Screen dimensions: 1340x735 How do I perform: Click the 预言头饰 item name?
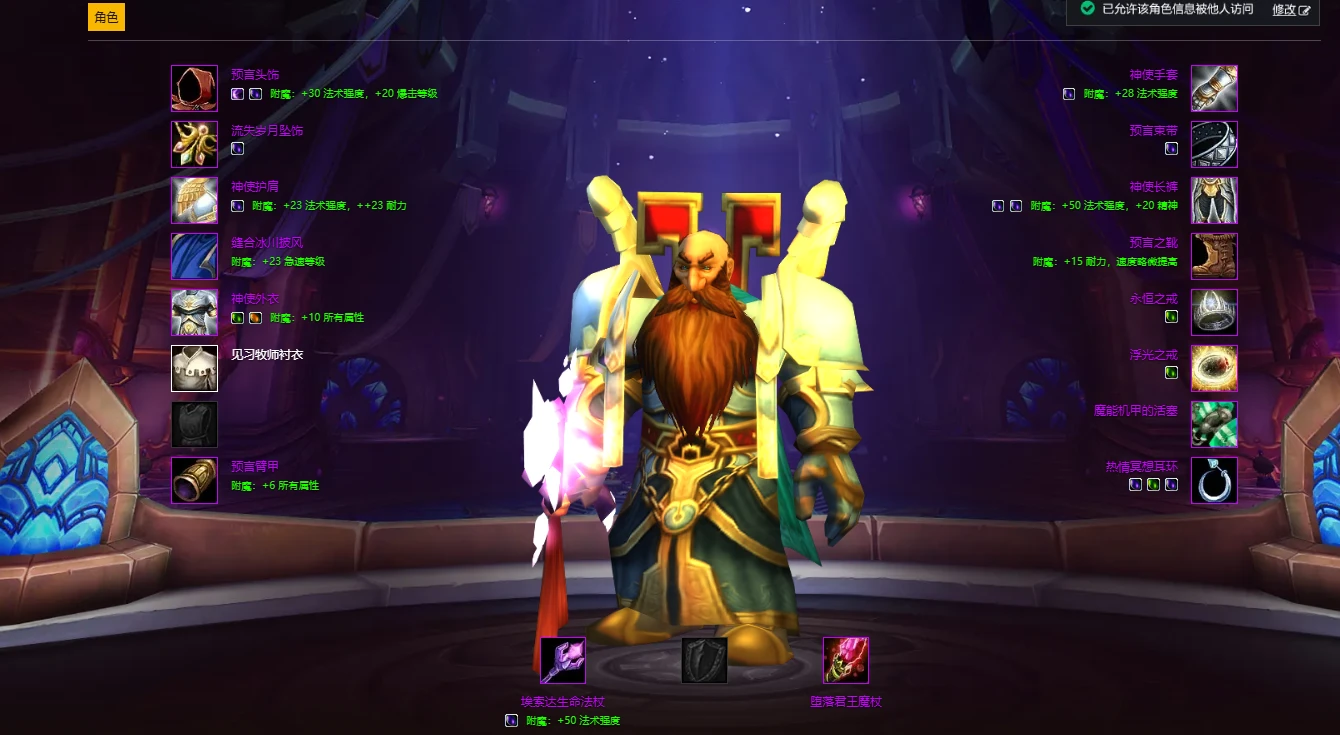255,74
